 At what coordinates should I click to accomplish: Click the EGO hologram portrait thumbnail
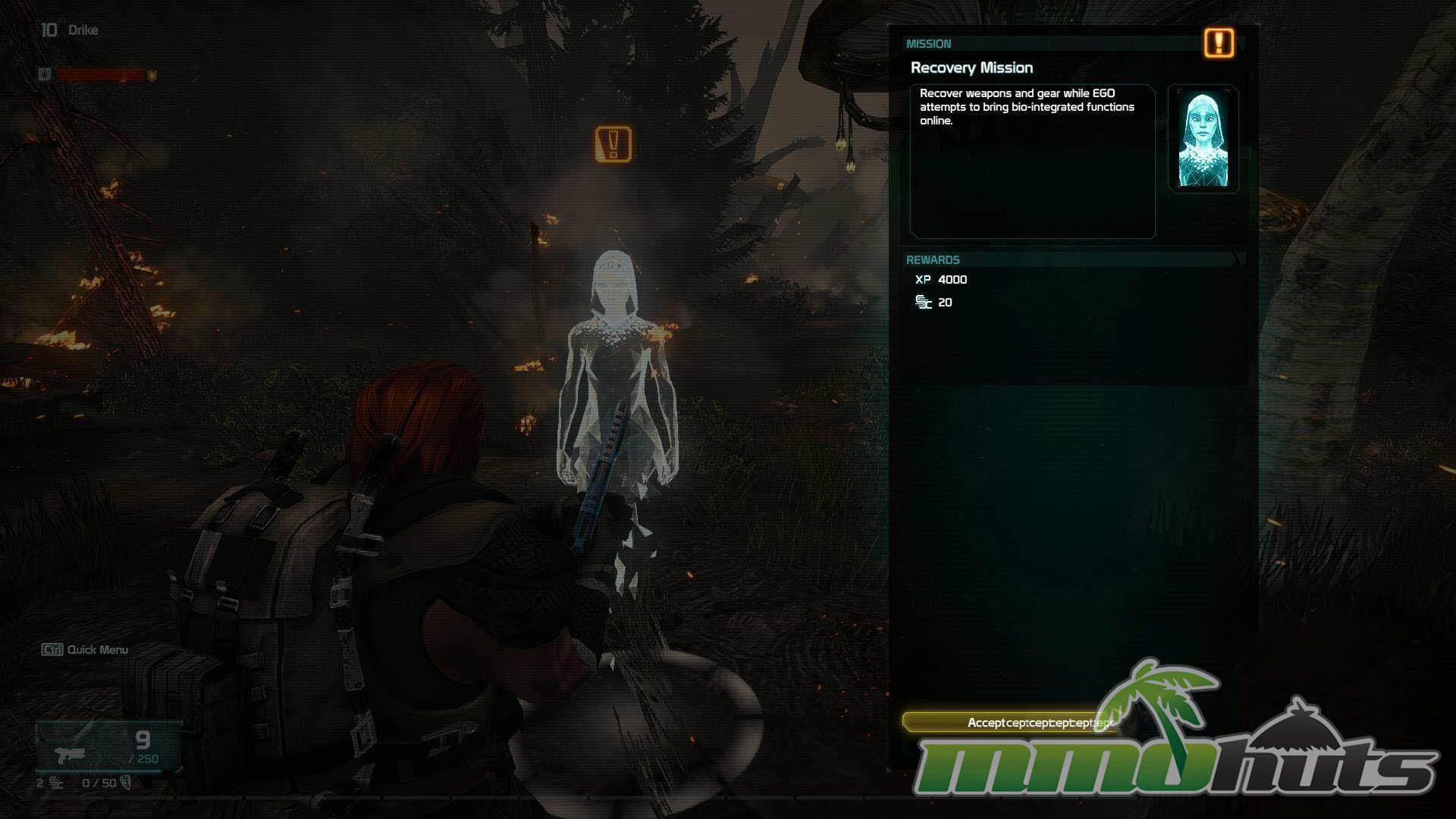1203,140
